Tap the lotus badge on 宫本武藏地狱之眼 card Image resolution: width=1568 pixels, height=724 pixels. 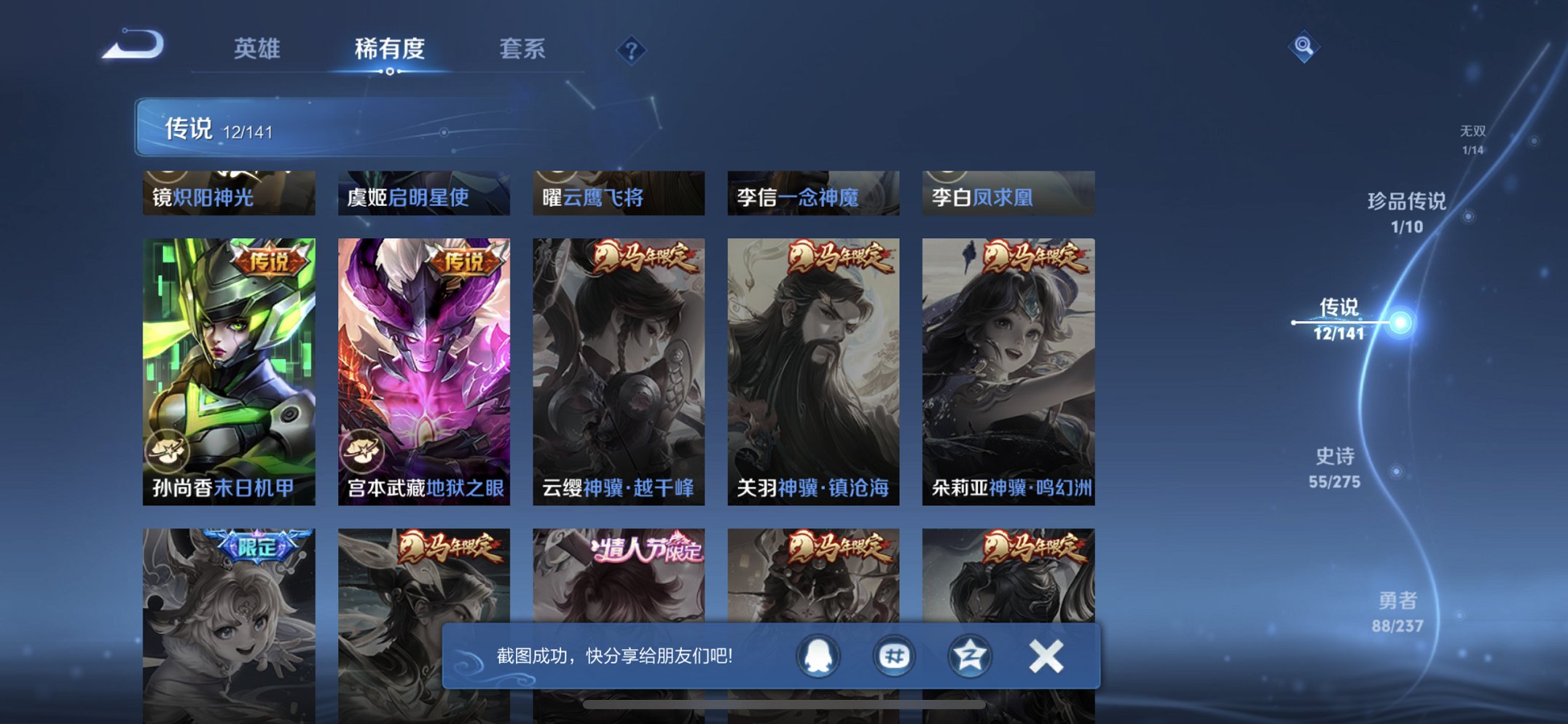point(364,452)
